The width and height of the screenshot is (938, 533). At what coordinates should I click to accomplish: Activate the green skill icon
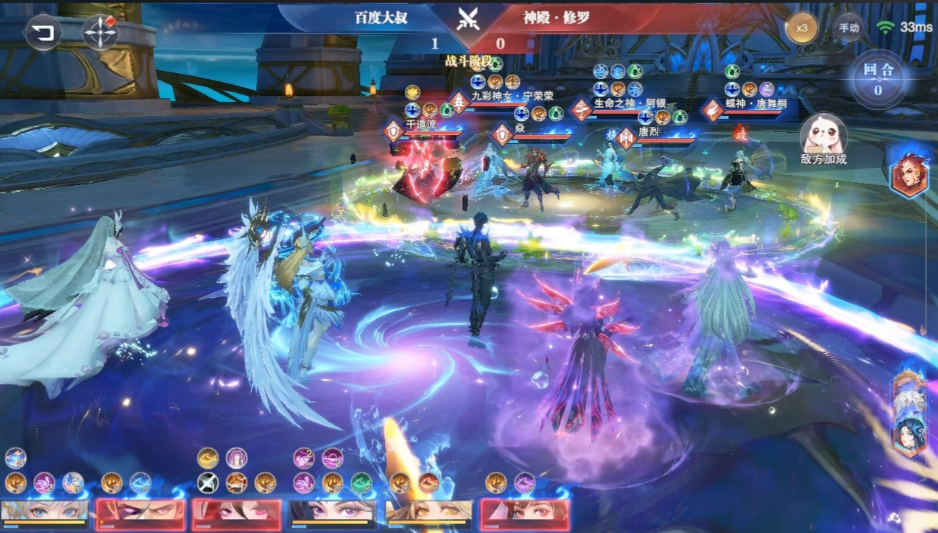[361, 482]
